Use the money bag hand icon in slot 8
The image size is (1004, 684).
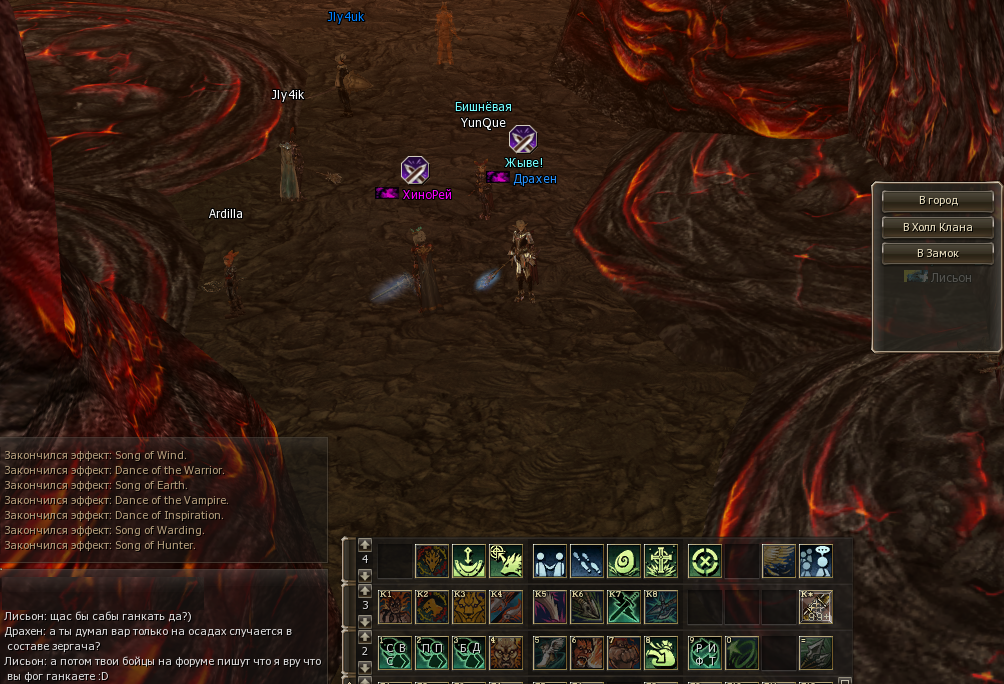(661, 653)
